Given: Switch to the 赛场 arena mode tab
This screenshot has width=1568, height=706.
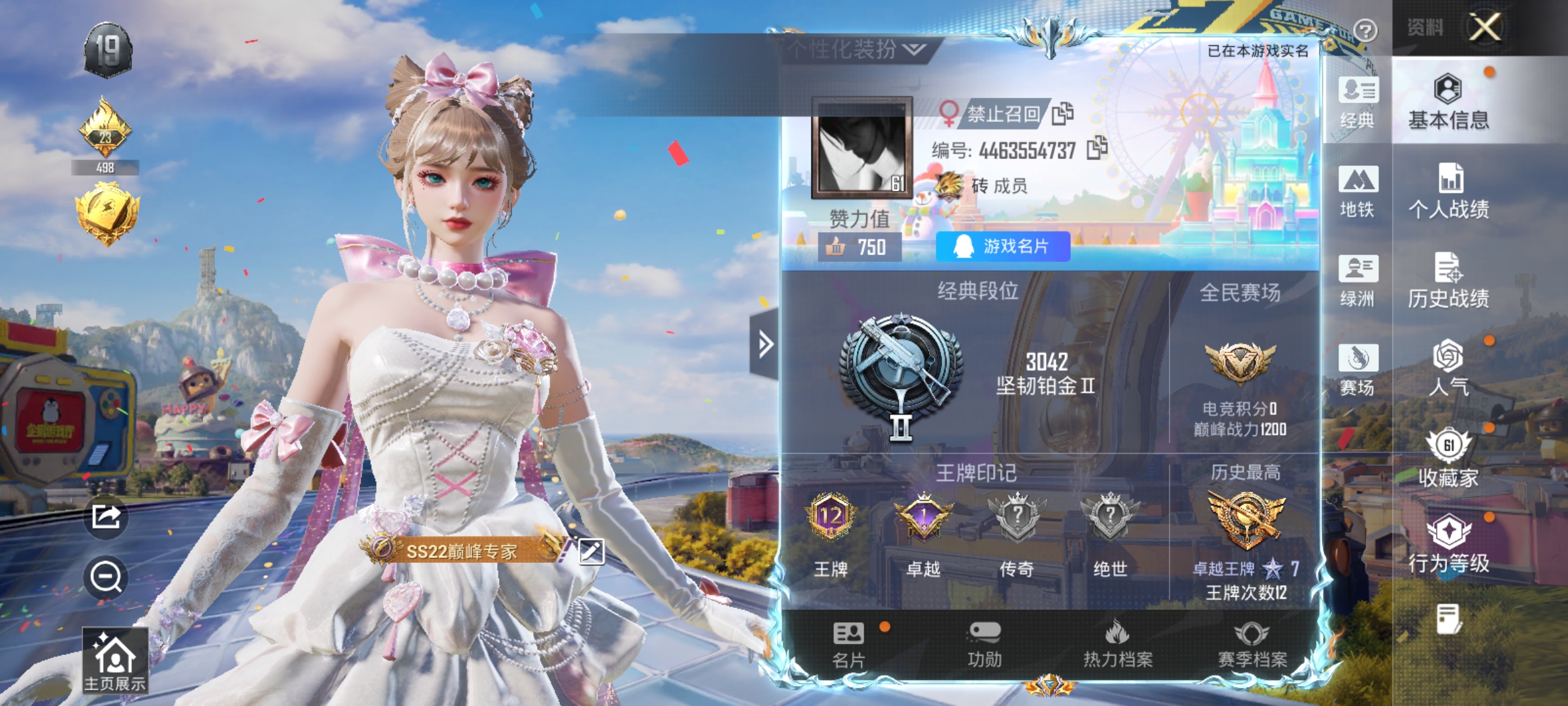Looking at the screenshot, I should click(1358, 369).
